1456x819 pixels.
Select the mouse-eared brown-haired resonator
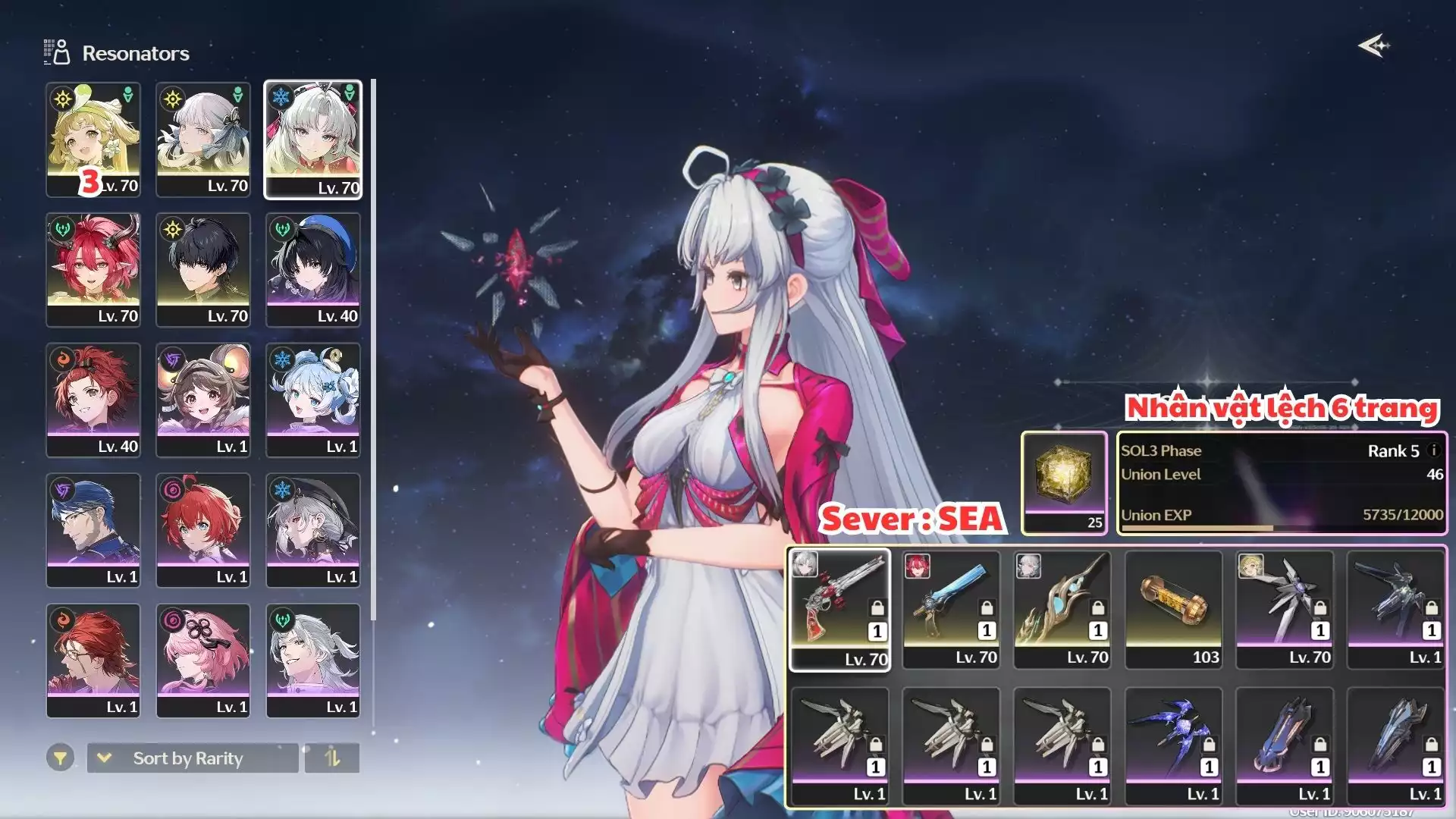pyautogui.click(x=203, y=400)
